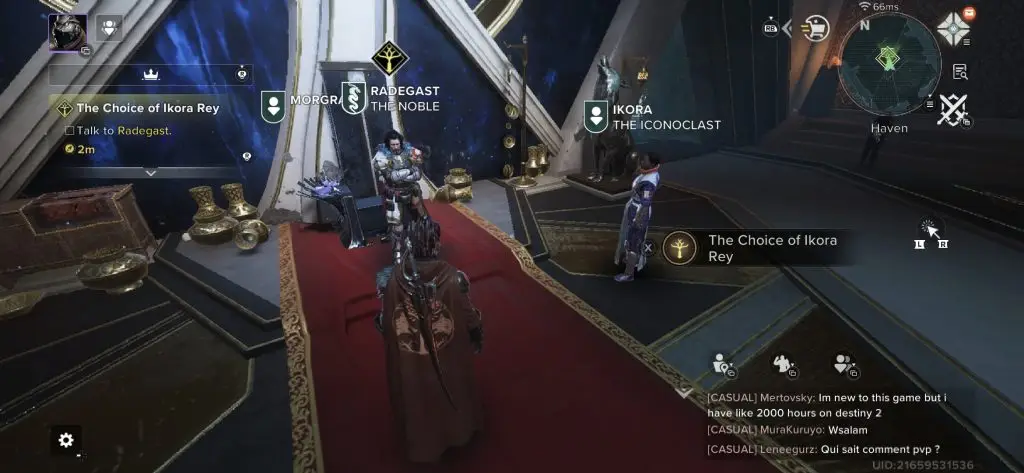Open the character portrait in the corner

pos(67,30)
